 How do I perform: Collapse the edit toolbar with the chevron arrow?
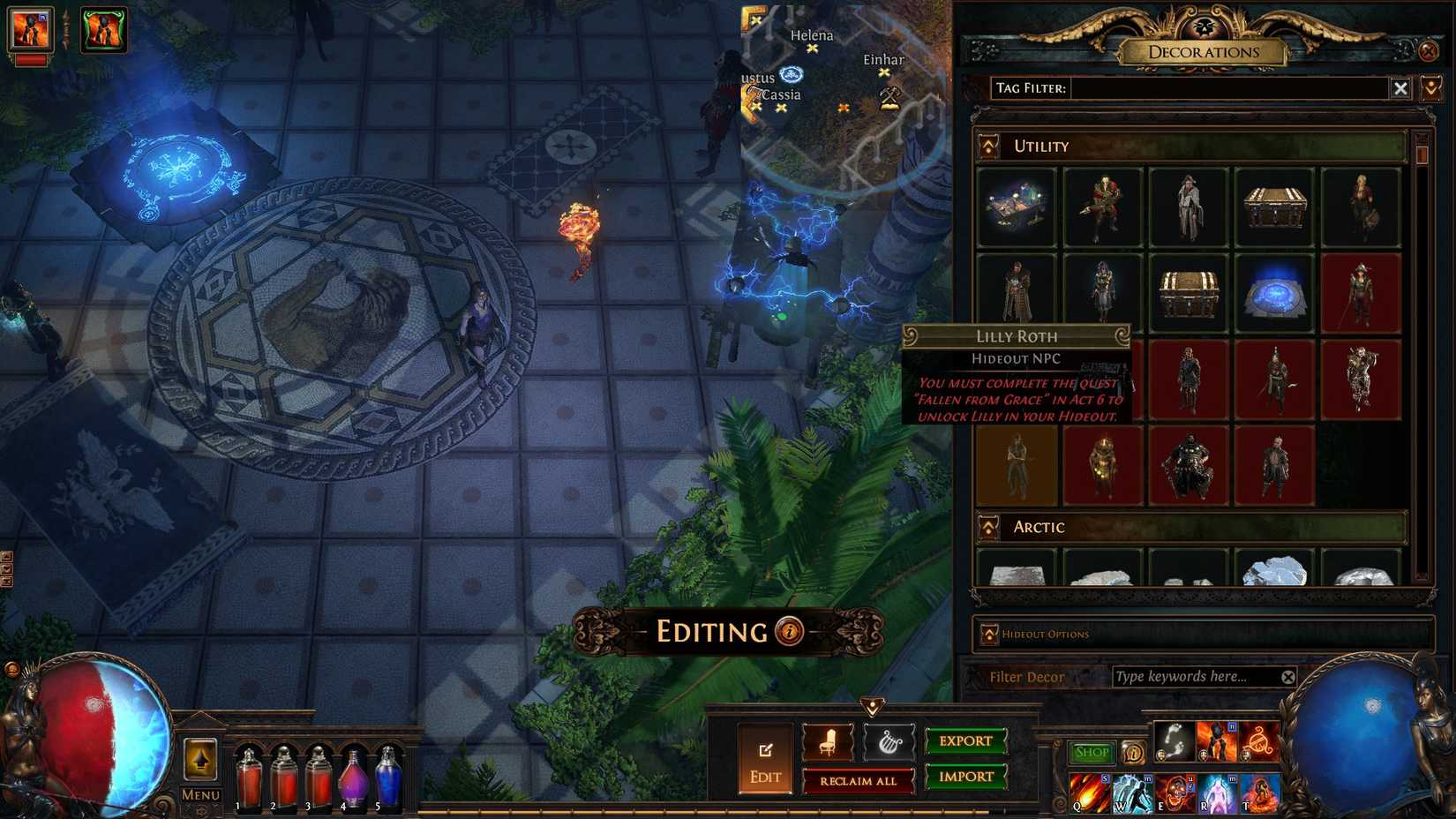point(874,704)
